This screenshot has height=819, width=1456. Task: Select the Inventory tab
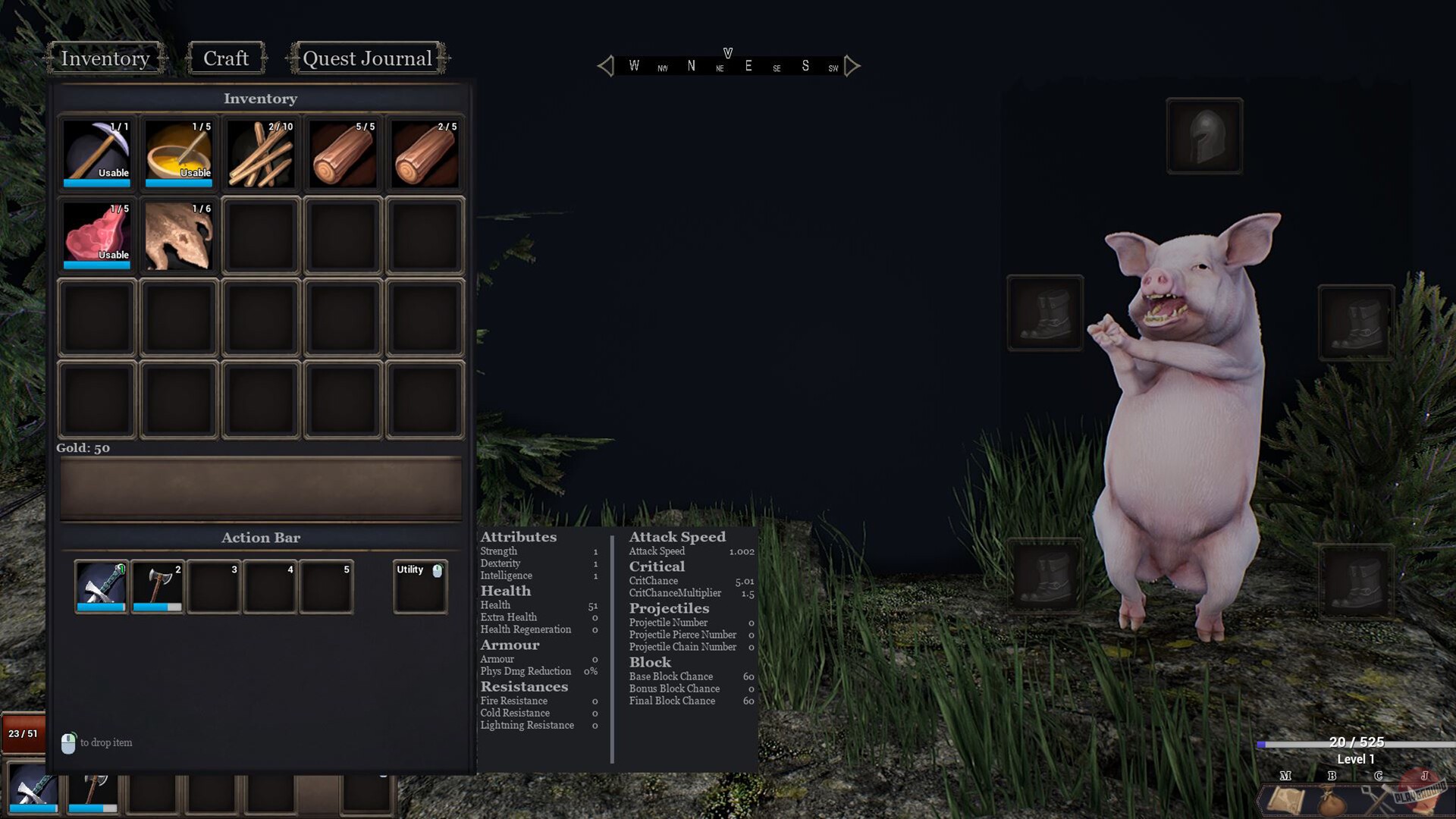pyautogui.click(x=105, y=58)
